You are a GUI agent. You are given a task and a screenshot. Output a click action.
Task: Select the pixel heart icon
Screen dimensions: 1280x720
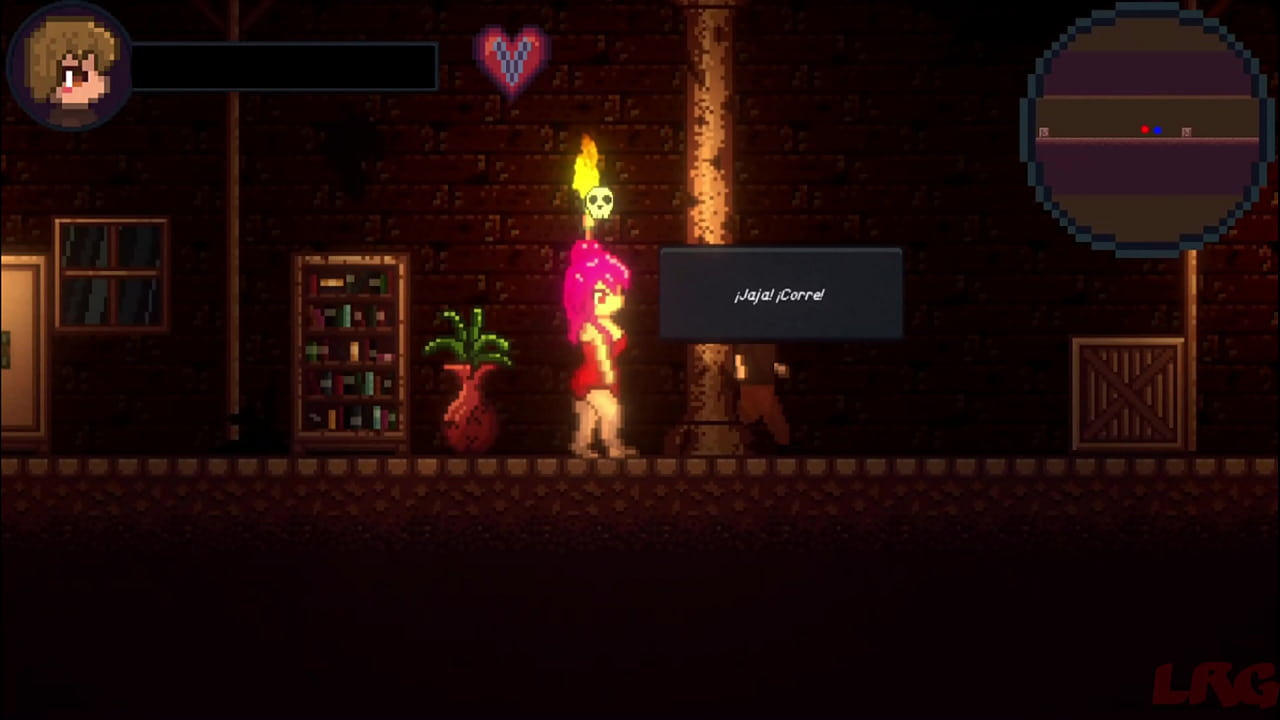point(511,57)
